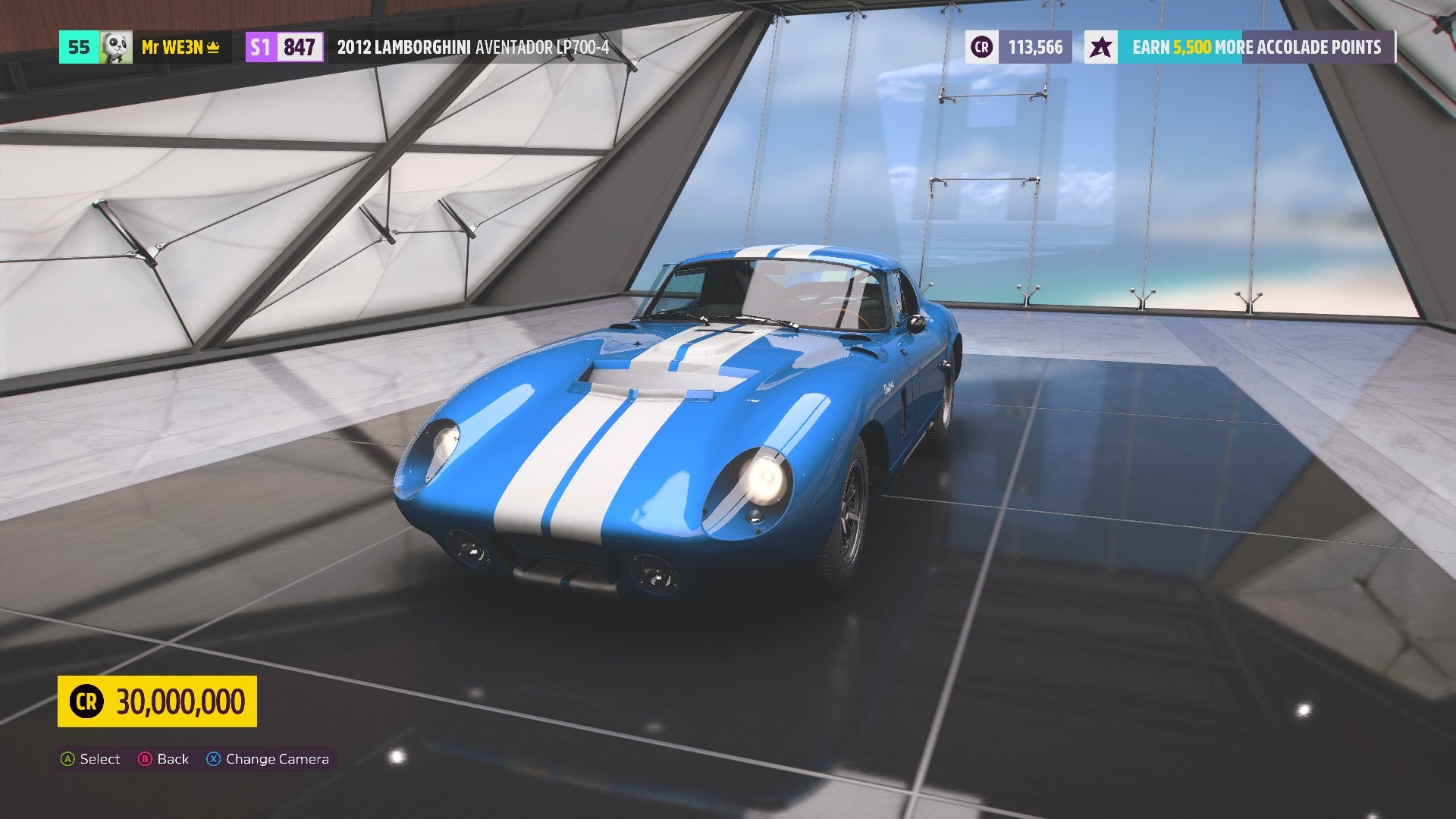Click the 847 performance index number
Viewport: 1456px width, 819px height.
(300, 47)
